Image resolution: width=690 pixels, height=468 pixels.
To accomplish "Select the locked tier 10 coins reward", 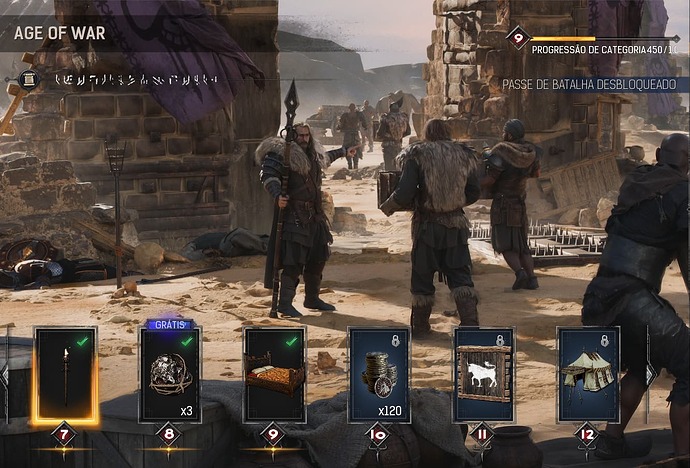I will tap(379, 374).
